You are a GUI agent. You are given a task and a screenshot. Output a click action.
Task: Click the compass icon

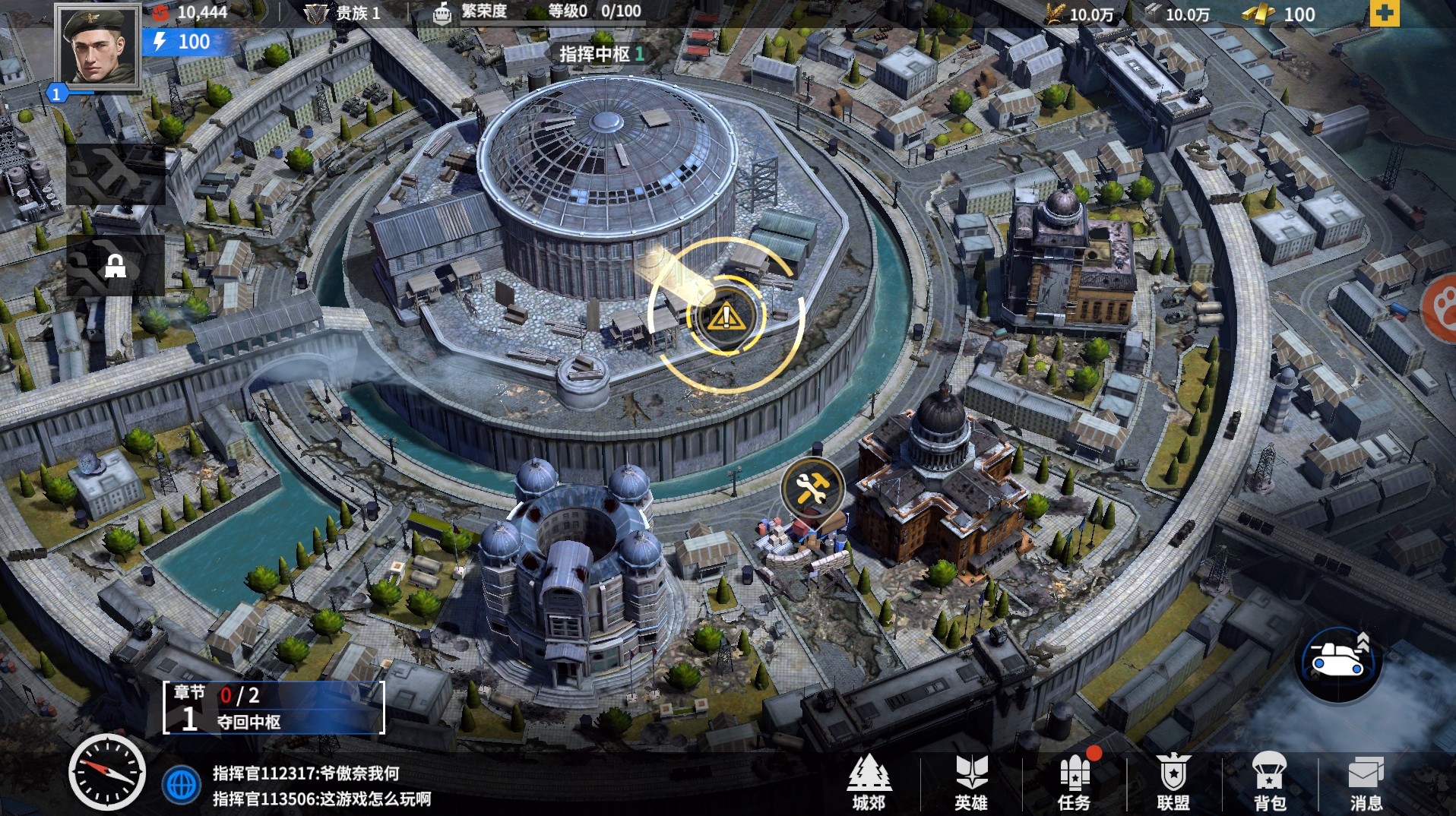106,772
